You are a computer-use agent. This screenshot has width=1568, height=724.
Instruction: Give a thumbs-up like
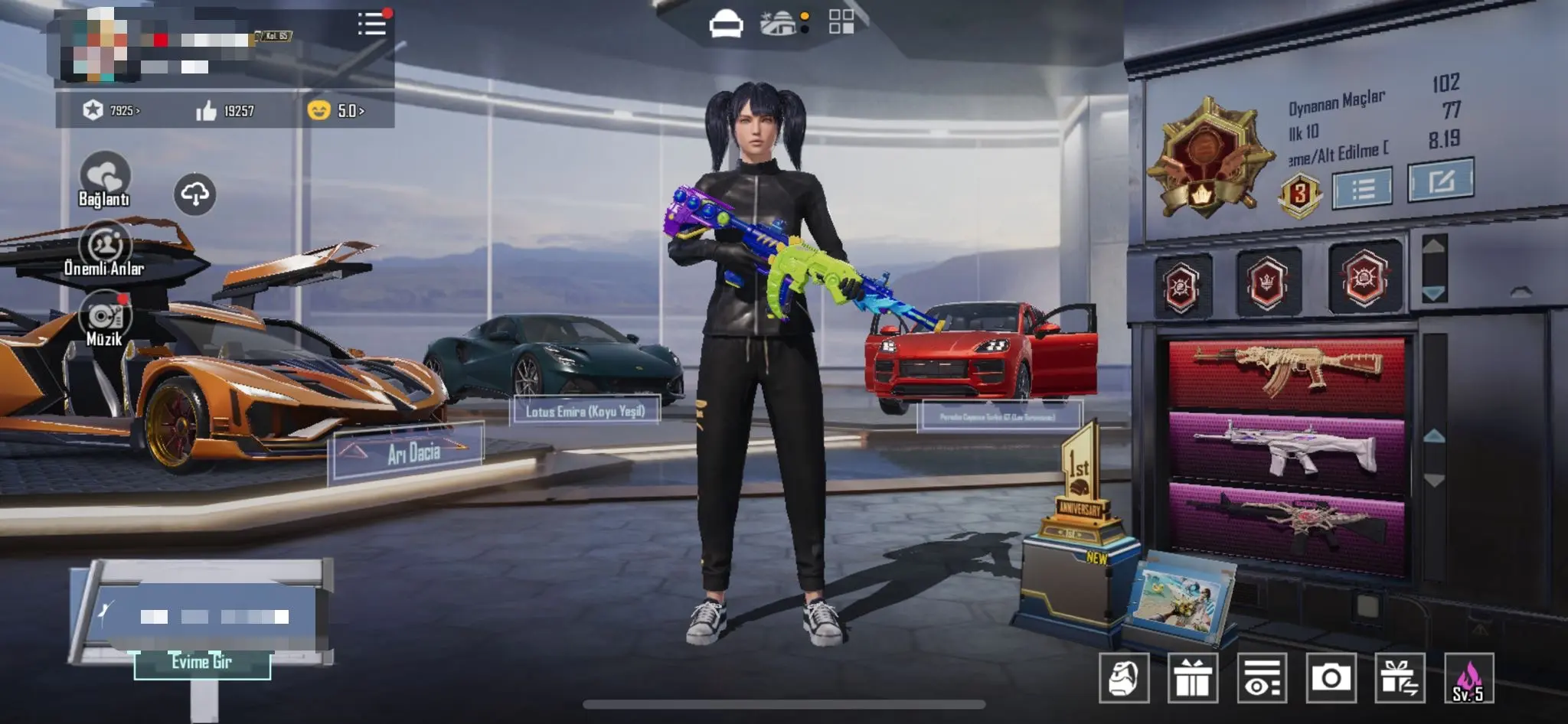(207, 112)
